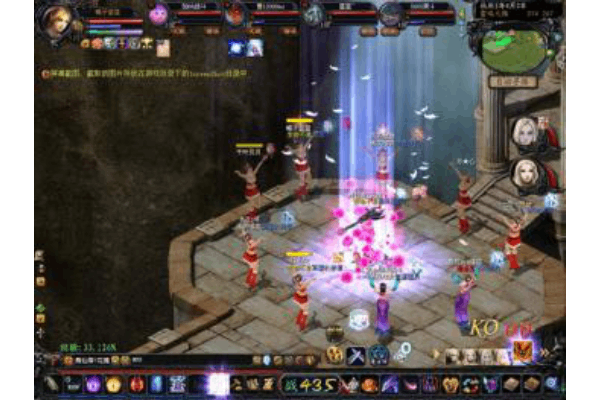Select the pink creature party member portrait
The height and width of the screenshot is (400, 600).
coord(159,14)
